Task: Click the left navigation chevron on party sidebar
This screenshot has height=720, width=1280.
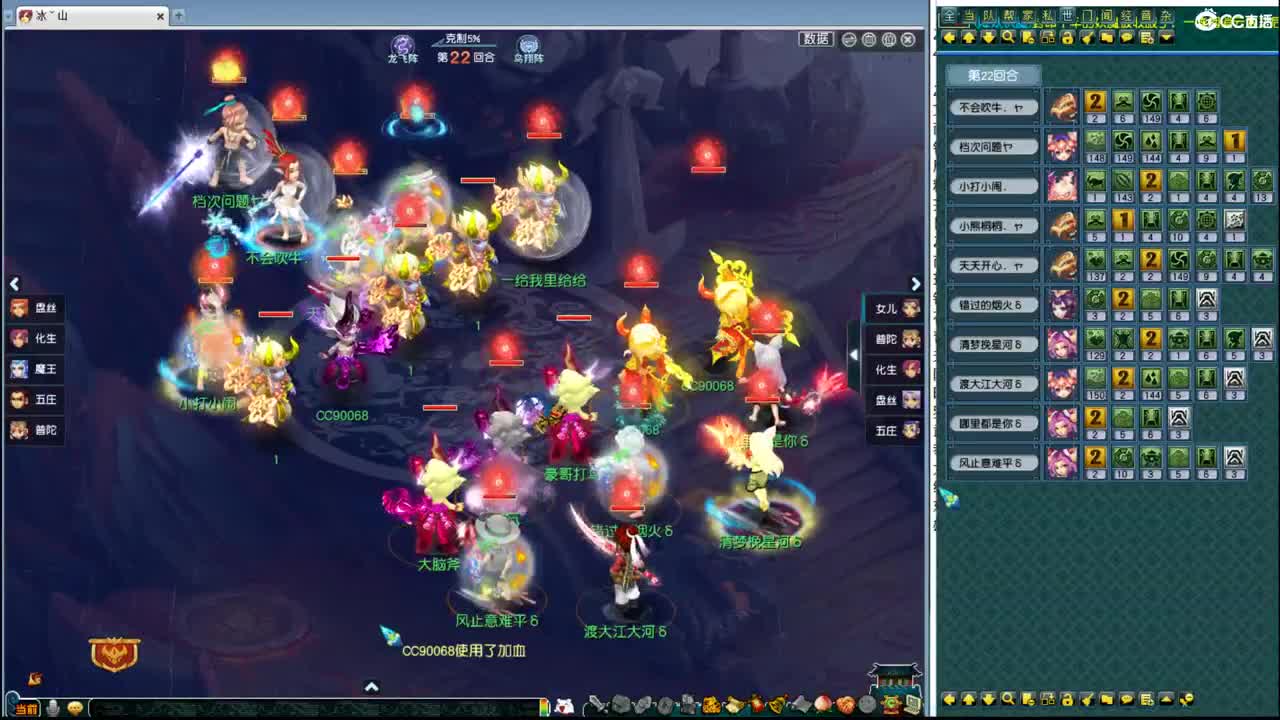Action: pyautogui.click(x=15, y=284)
